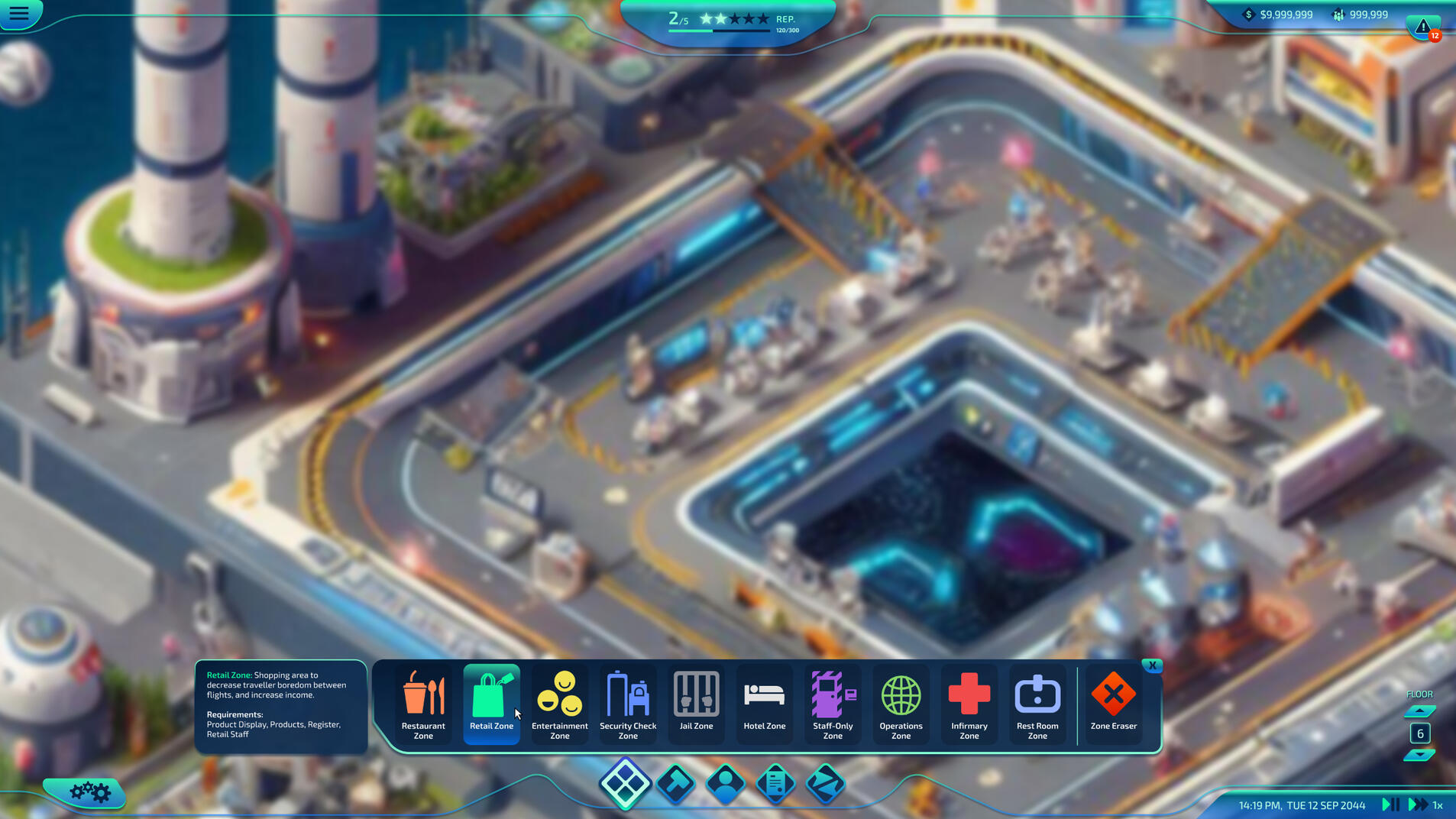Toggle the Staff-Only Zone tool
Screen dimensions: 1456x819
pos(833,703)
